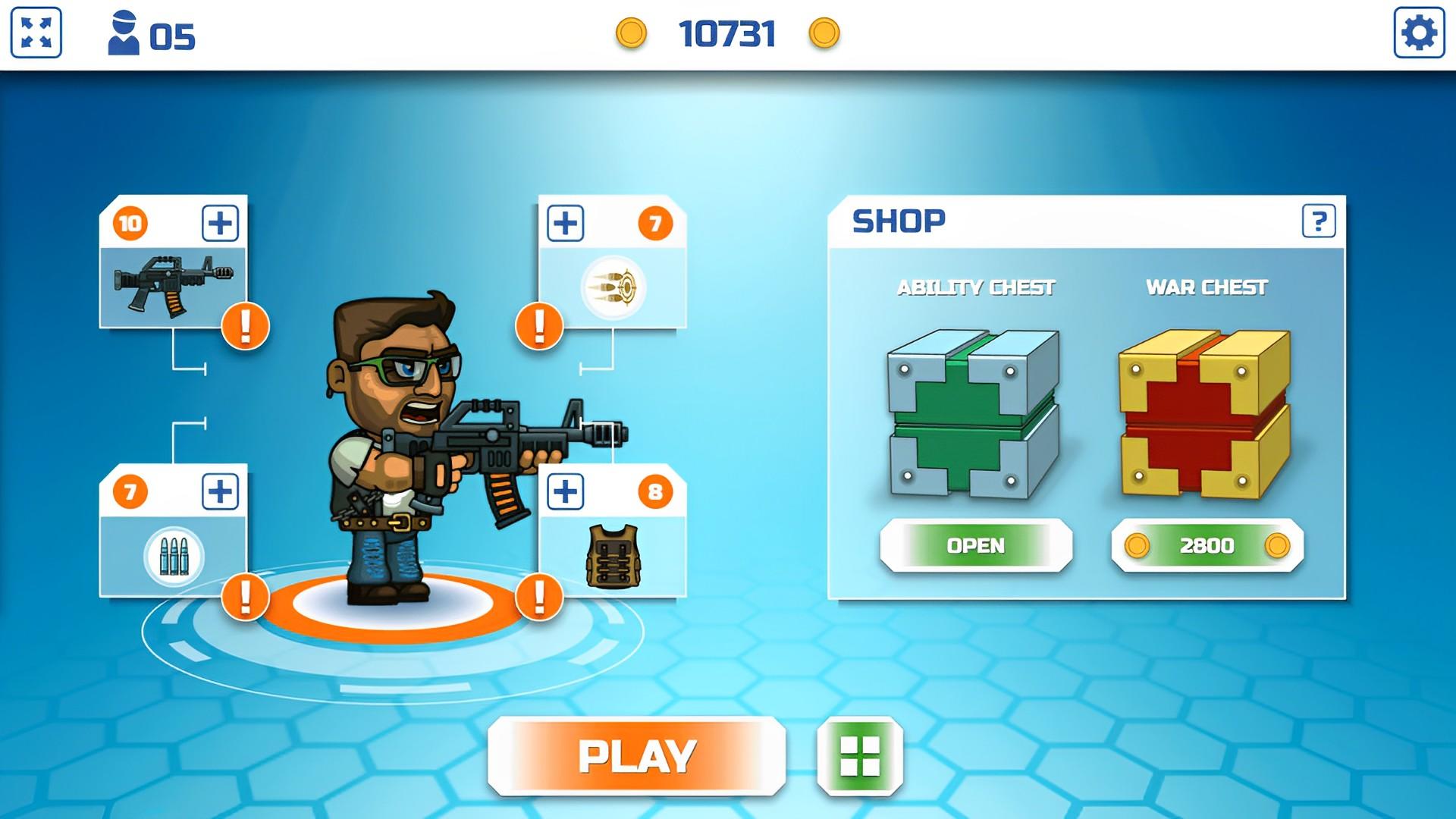Viewport: 1456px width, 819px height.
Task: Open the Ability Chest with OPEN button
Action: [x=974, y=545]
